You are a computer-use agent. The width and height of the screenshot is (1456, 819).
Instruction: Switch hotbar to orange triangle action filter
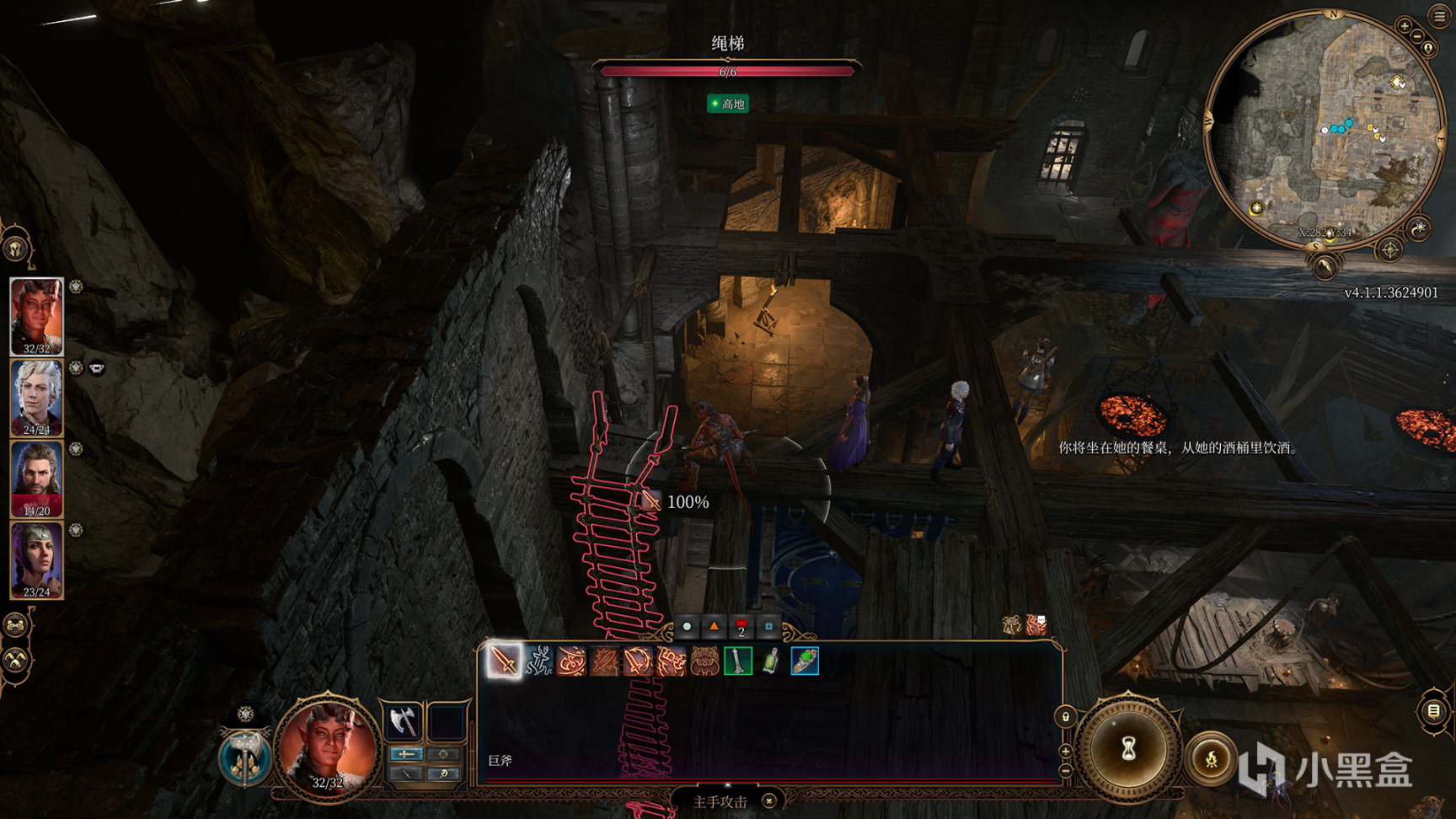tap(714, 627)
